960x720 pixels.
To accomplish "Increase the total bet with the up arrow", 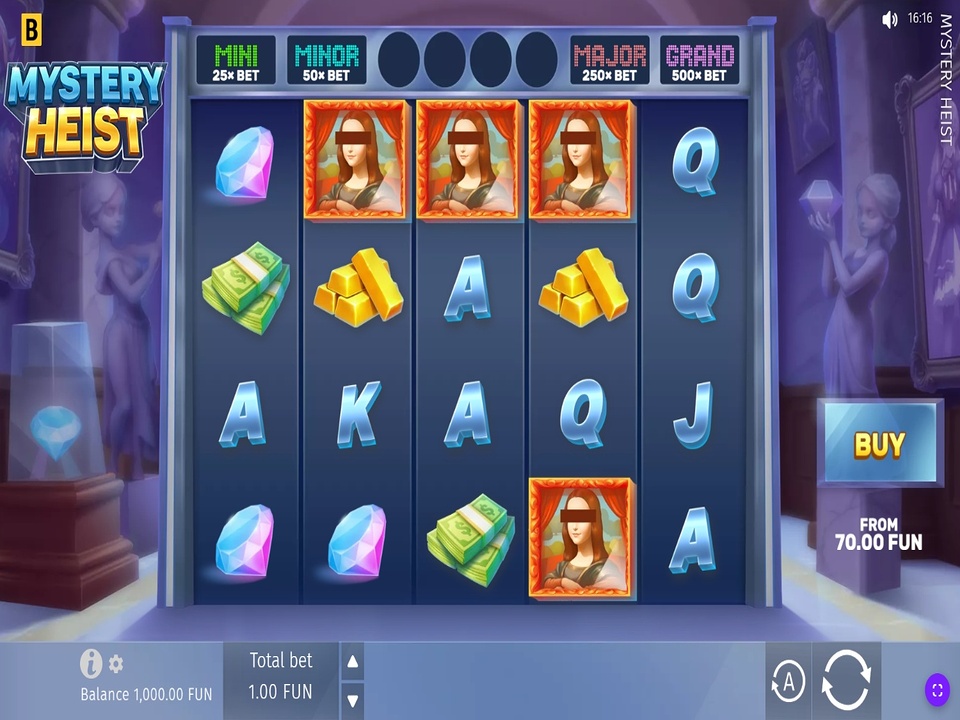I will (x=352, y=661).
